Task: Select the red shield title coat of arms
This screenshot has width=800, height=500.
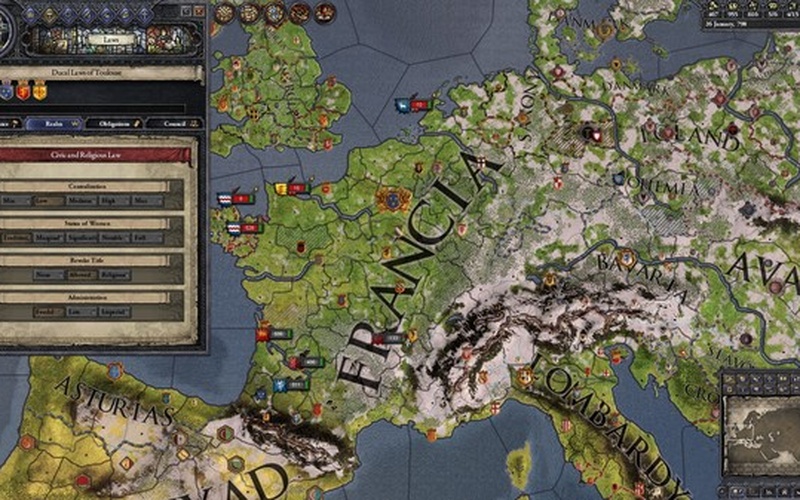Action: click(x=25, y=91)
